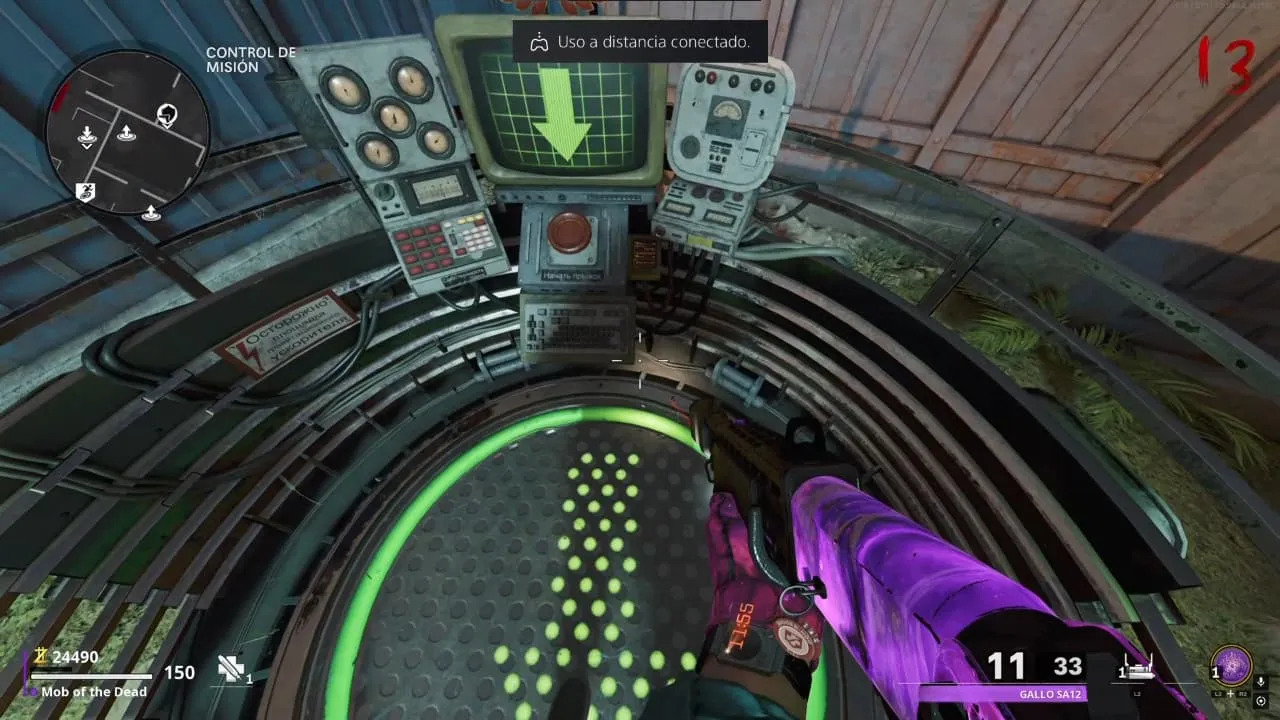This screenshot has width=1280, height=720.
Task: Click the circular target icon below microphone
Action: click(1261, 700)
